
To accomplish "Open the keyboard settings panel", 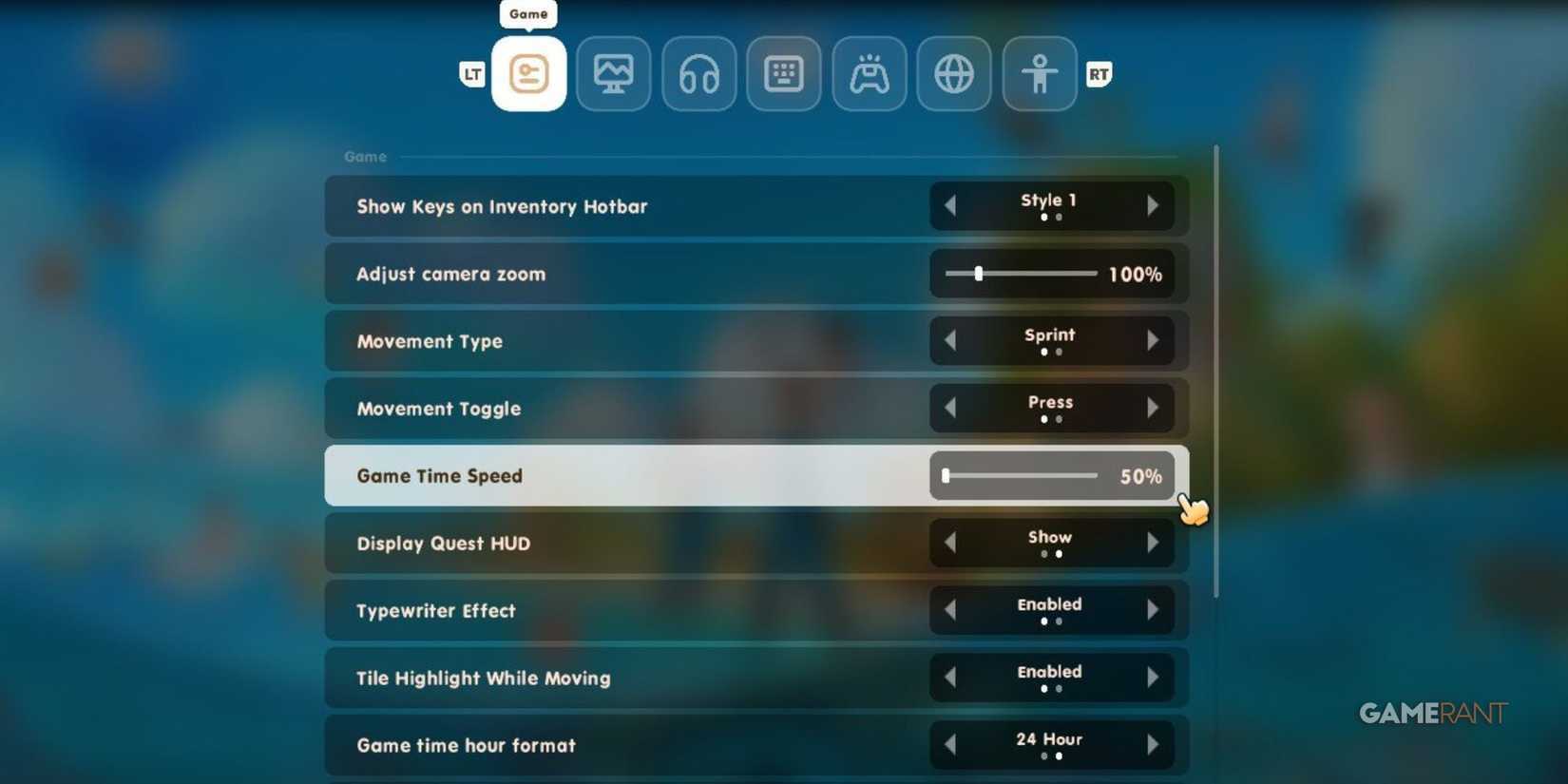I will [x=783, y=73].
